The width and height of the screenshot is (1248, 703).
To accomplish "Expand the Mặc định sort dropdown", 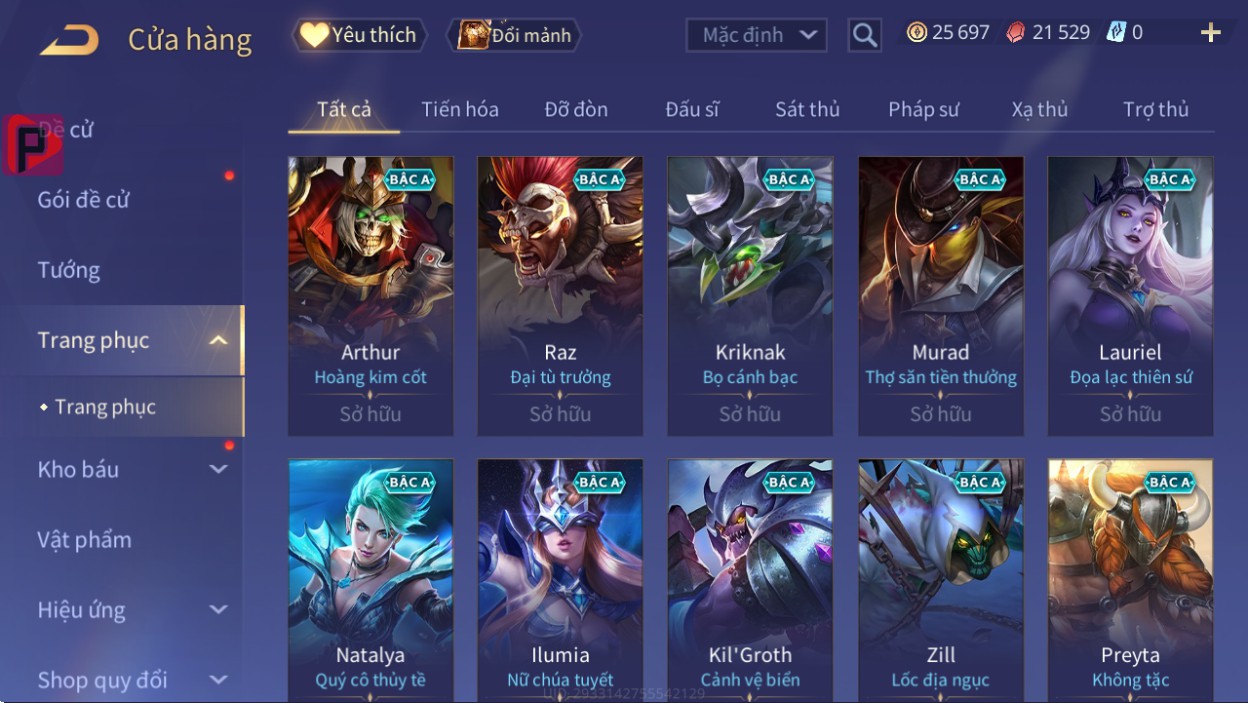I will [x=757, y=36].
